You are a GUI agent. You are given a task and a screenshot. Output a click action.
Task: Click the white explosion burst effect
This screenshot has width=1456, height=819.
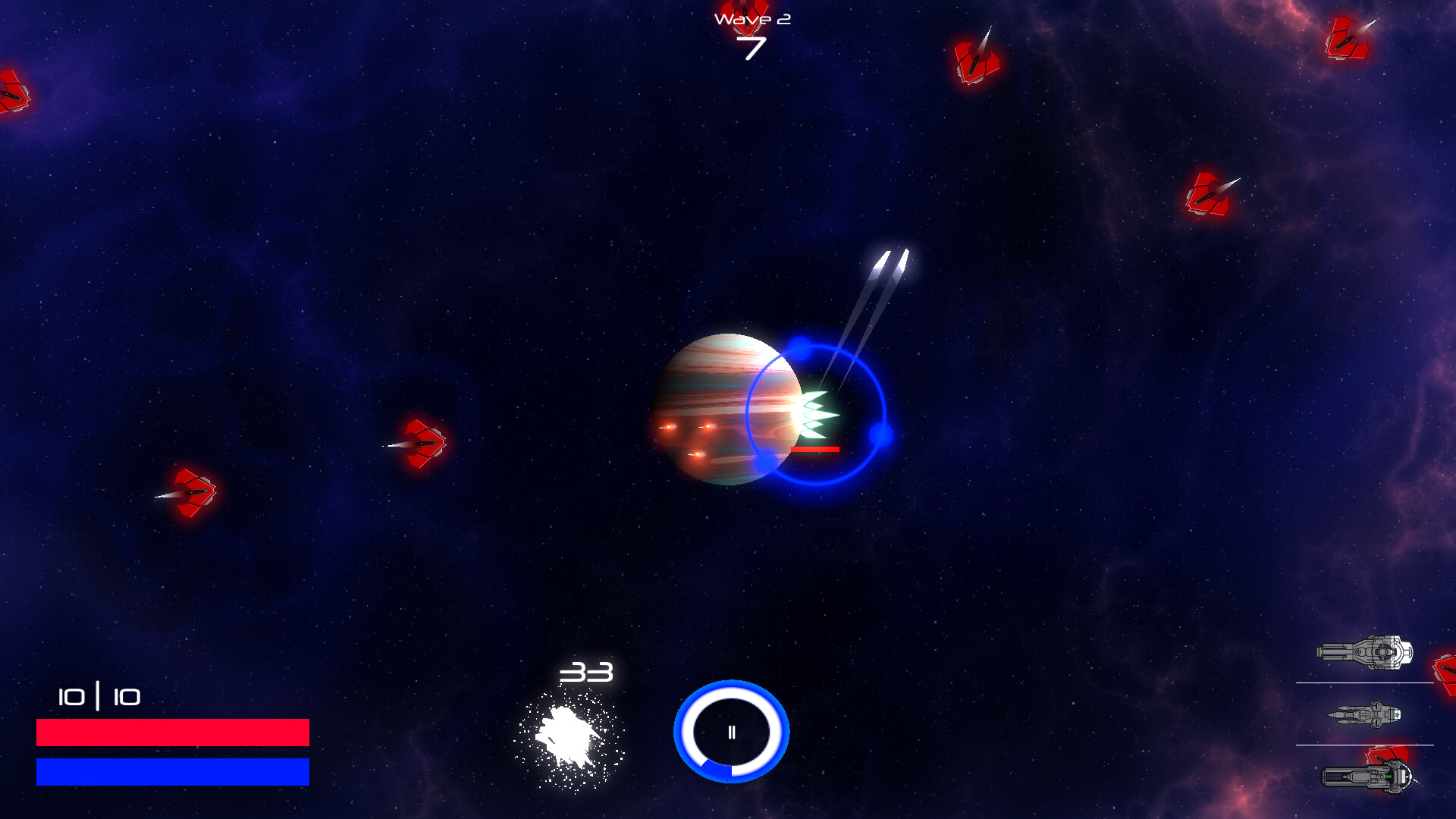click(x=569, y=732)
